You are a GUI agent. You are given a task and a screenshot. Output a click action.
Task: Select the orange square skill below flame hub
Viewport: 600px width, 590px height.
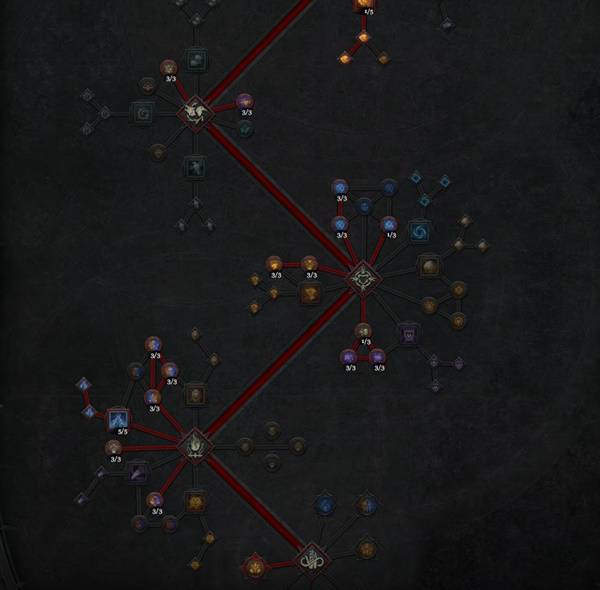tap(195, 501)
